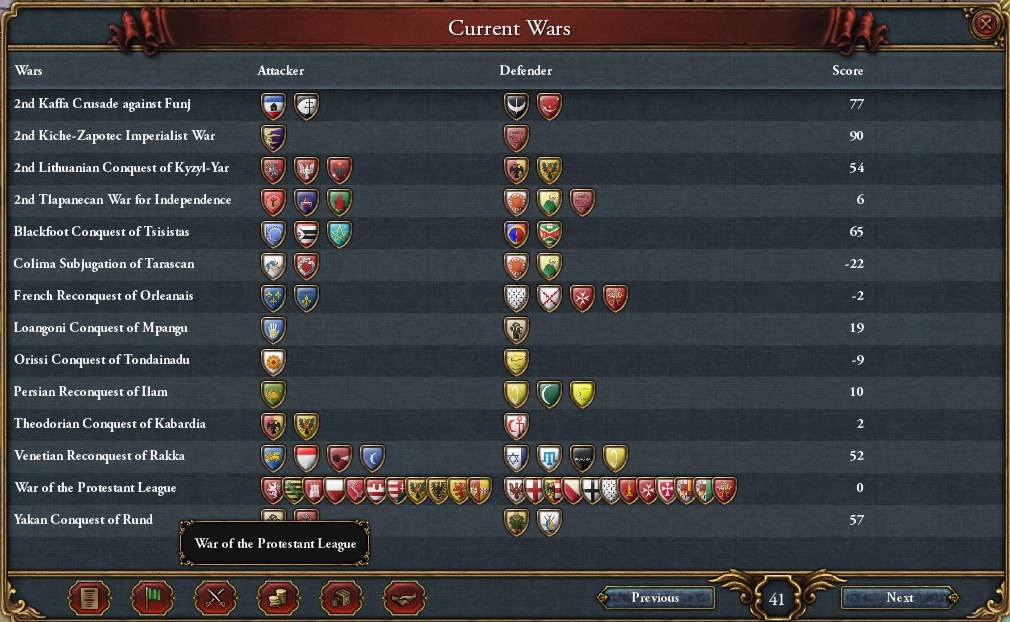The height and width of the screenshot is (622, 1010).
Task: Open the handshake relations ledger category
Action: click(x=404, y=598)
